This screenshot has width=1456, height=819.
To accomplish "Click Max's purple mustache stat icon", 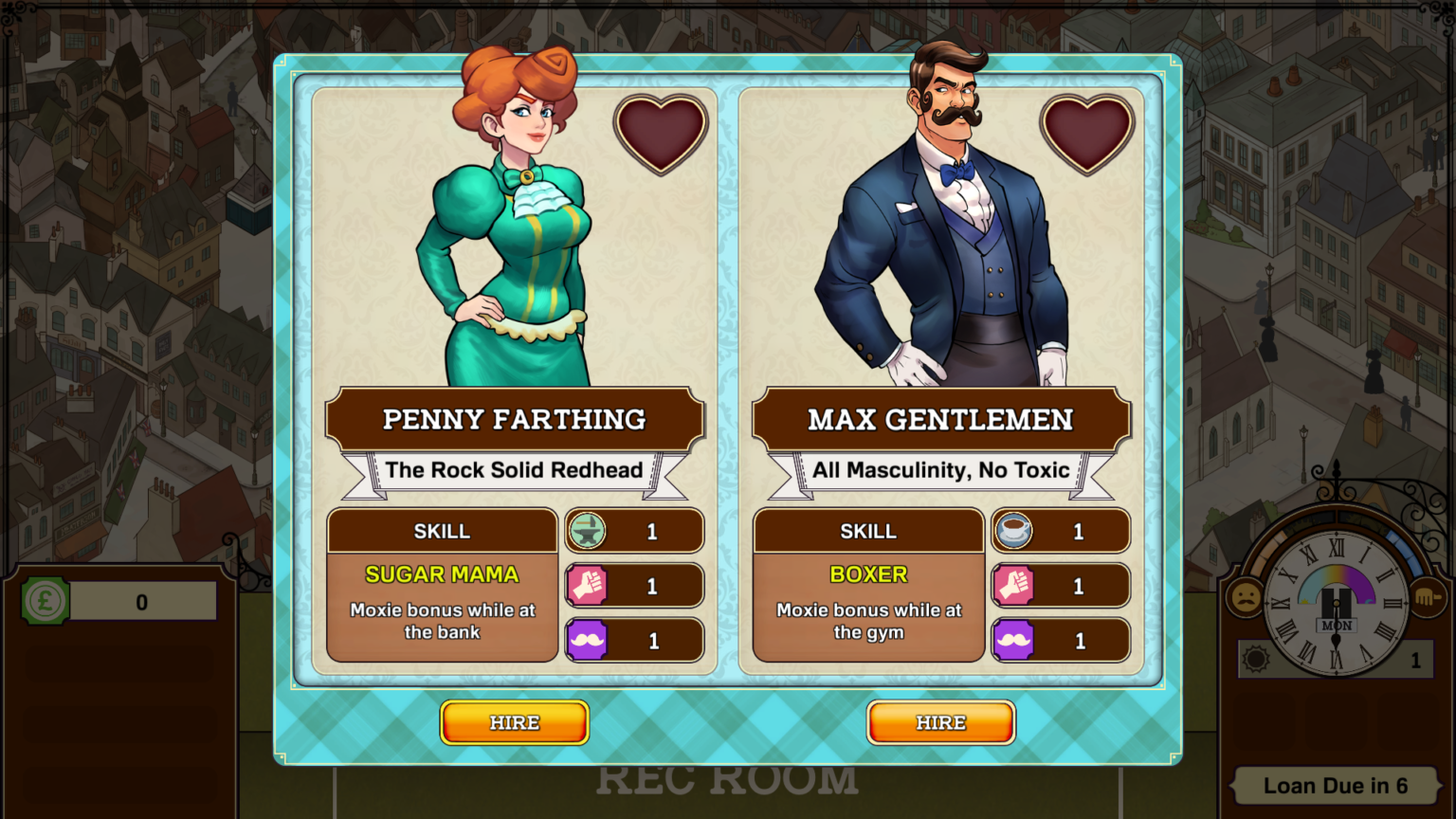I will click(1014, 641).
